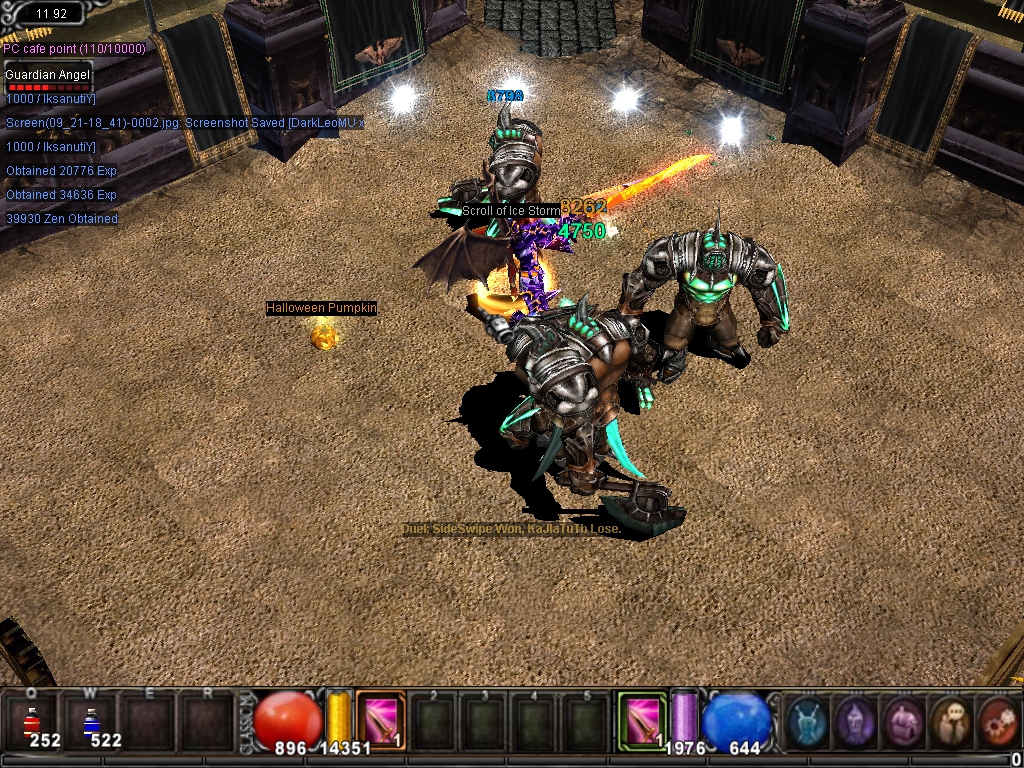Open the character helmet menu icon
This screenshot has height=768, width=1024.
(855, 722)
